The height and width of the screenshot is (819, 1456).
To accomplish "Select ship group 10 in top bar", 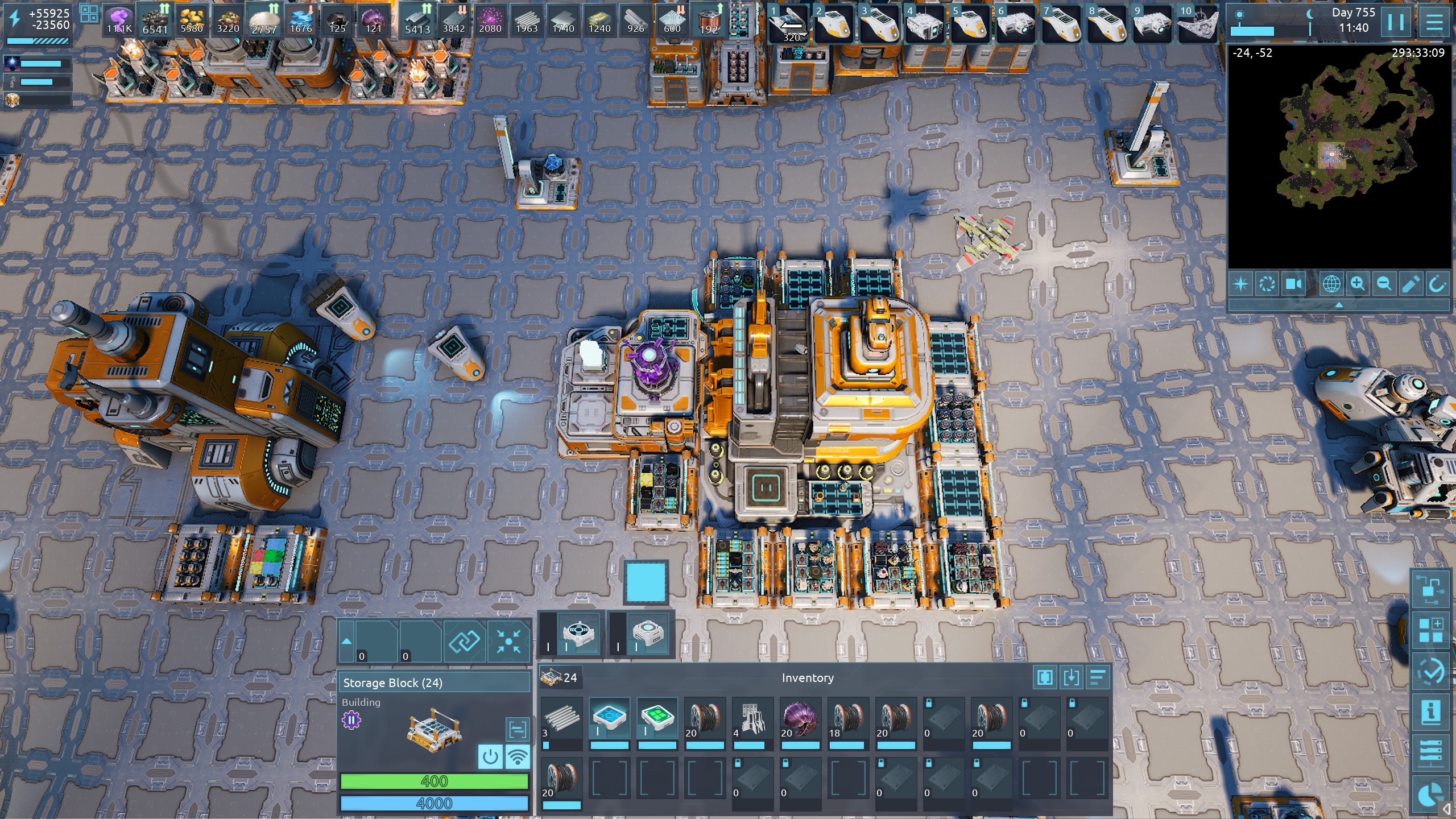I will click(1197, 24).
